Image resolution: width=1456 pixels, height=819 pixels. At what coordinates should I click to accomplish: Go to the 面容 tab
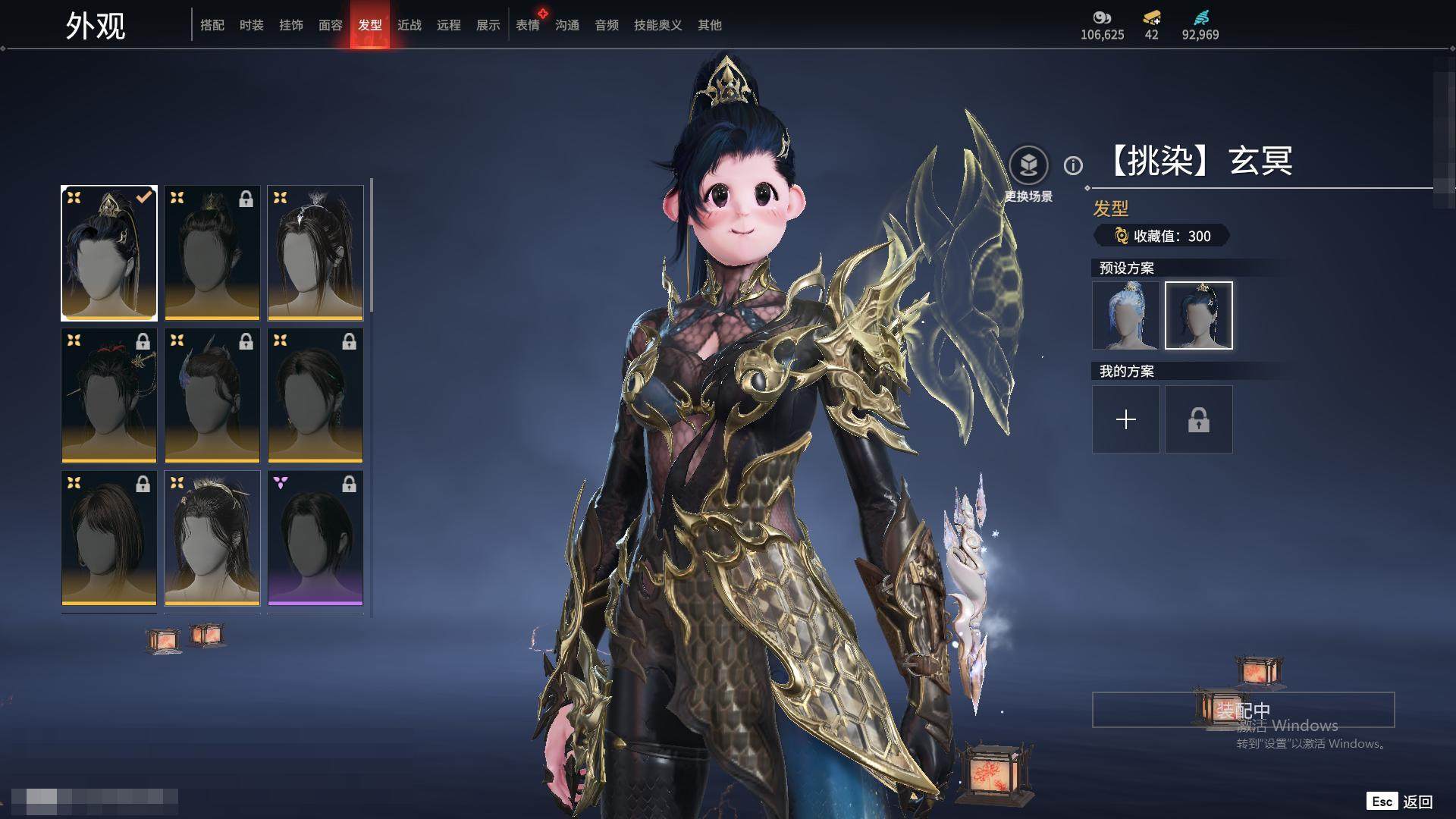(x=331, y=25)
